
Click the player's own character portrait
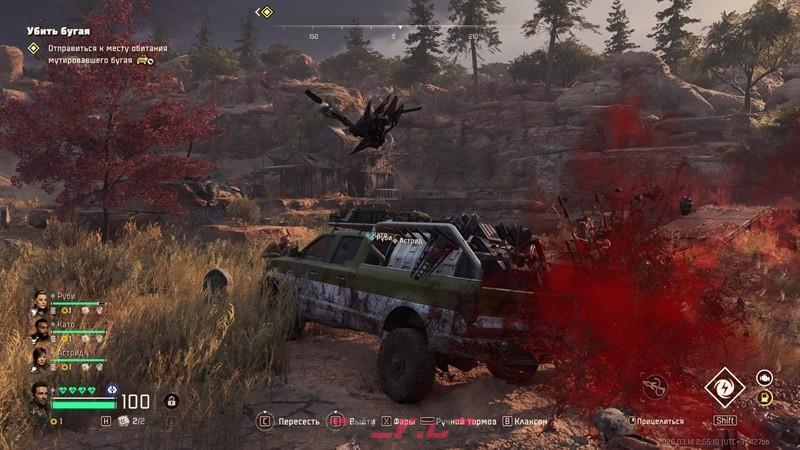tap(40, 397)
